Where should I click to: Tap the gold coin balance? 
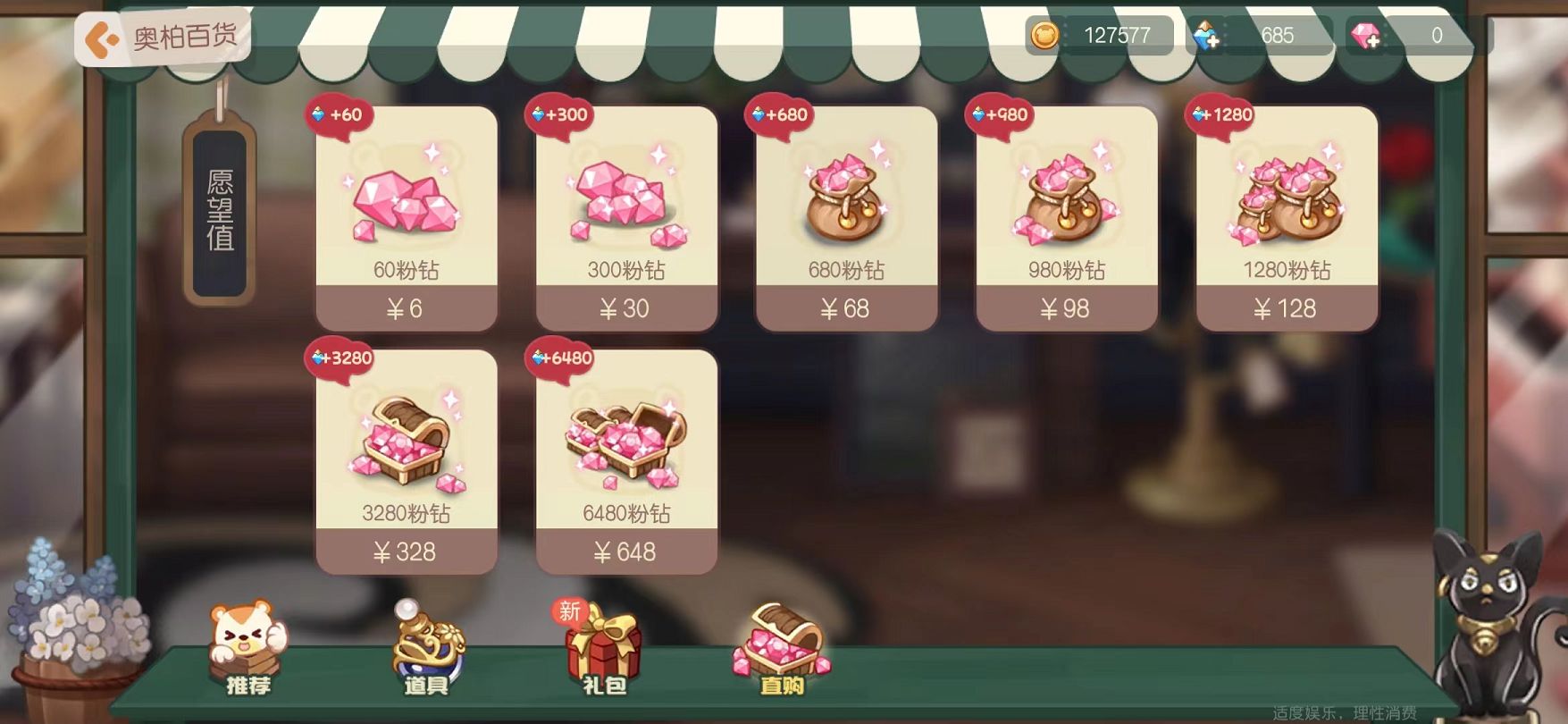pyautogui.click(x=1100, y=36)
